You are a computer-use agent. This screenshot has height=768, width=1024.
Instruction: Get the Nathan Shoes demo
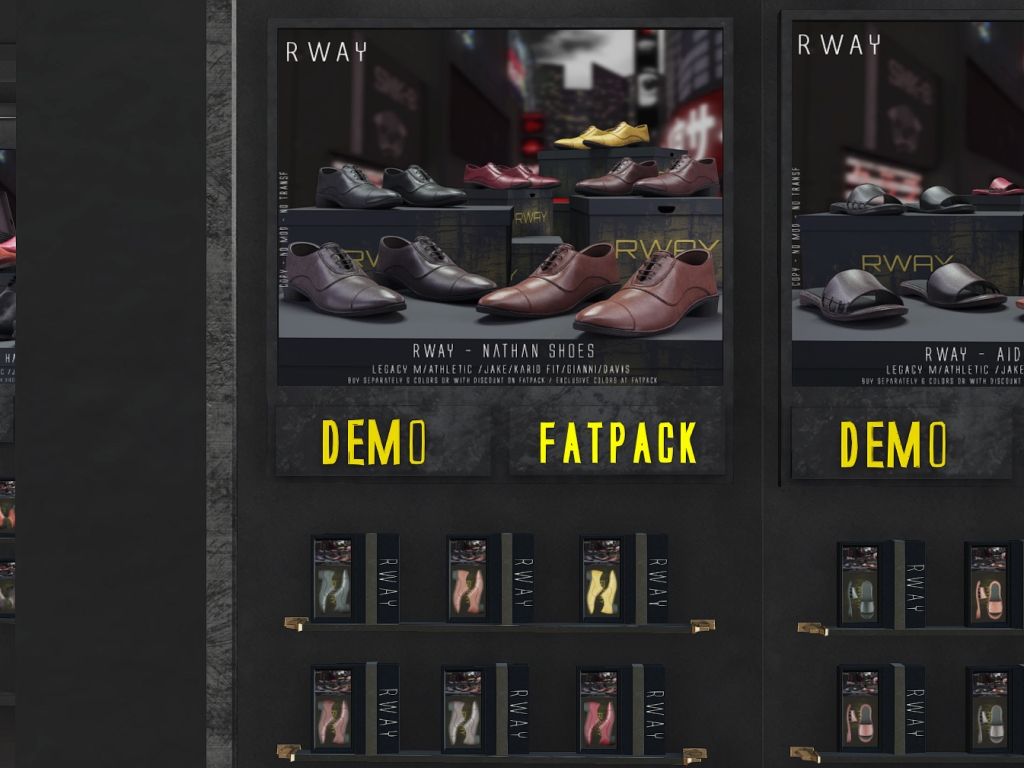tap(383, 441)
